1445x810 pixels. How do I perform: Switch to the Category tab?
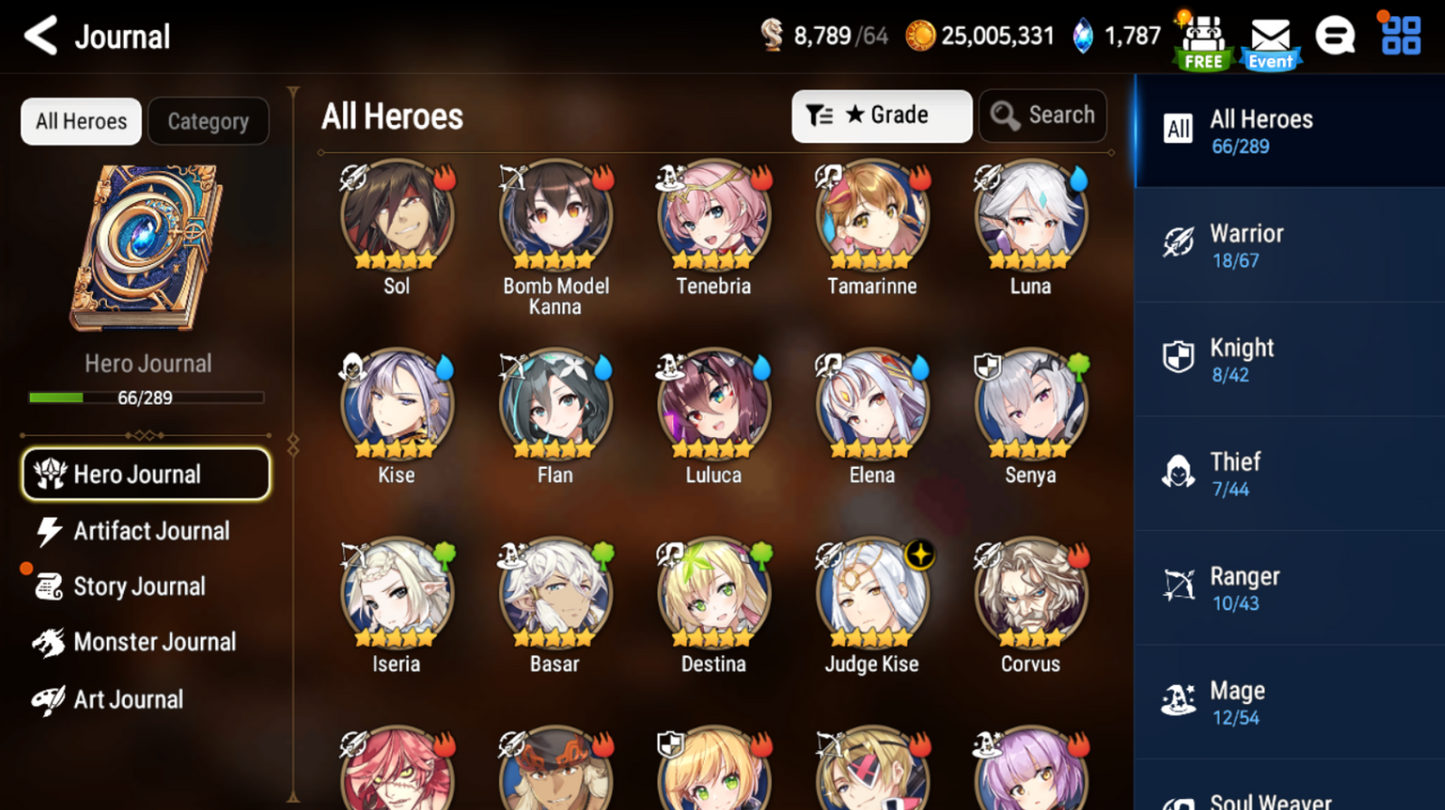pyautogui.click(x=208, y=122)
